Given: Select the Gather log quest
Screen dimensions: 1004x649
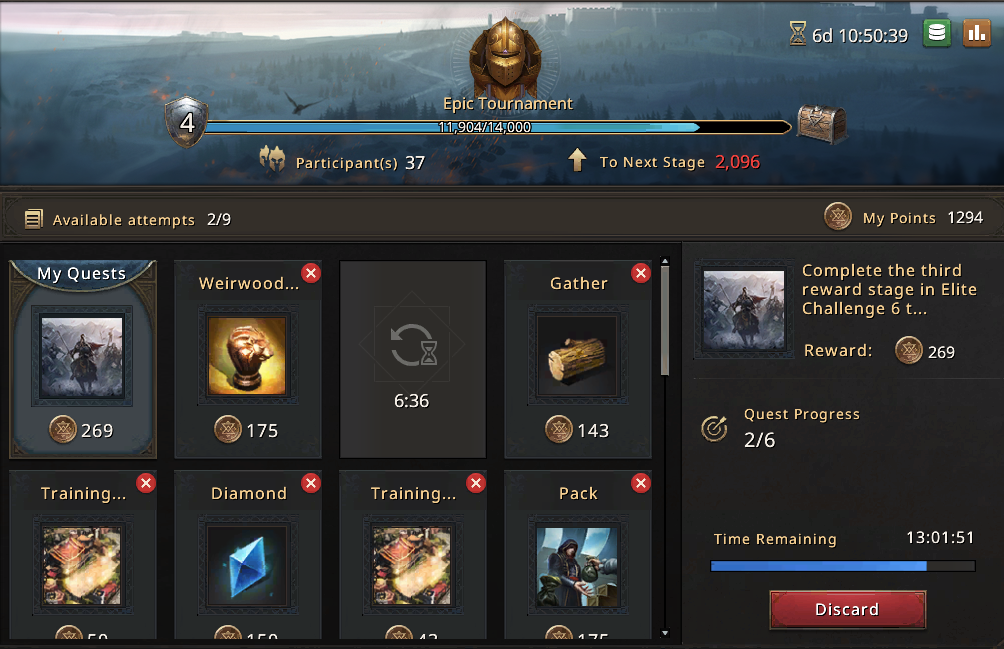Looking at the screenshot, I should click(x=578, y=358).
